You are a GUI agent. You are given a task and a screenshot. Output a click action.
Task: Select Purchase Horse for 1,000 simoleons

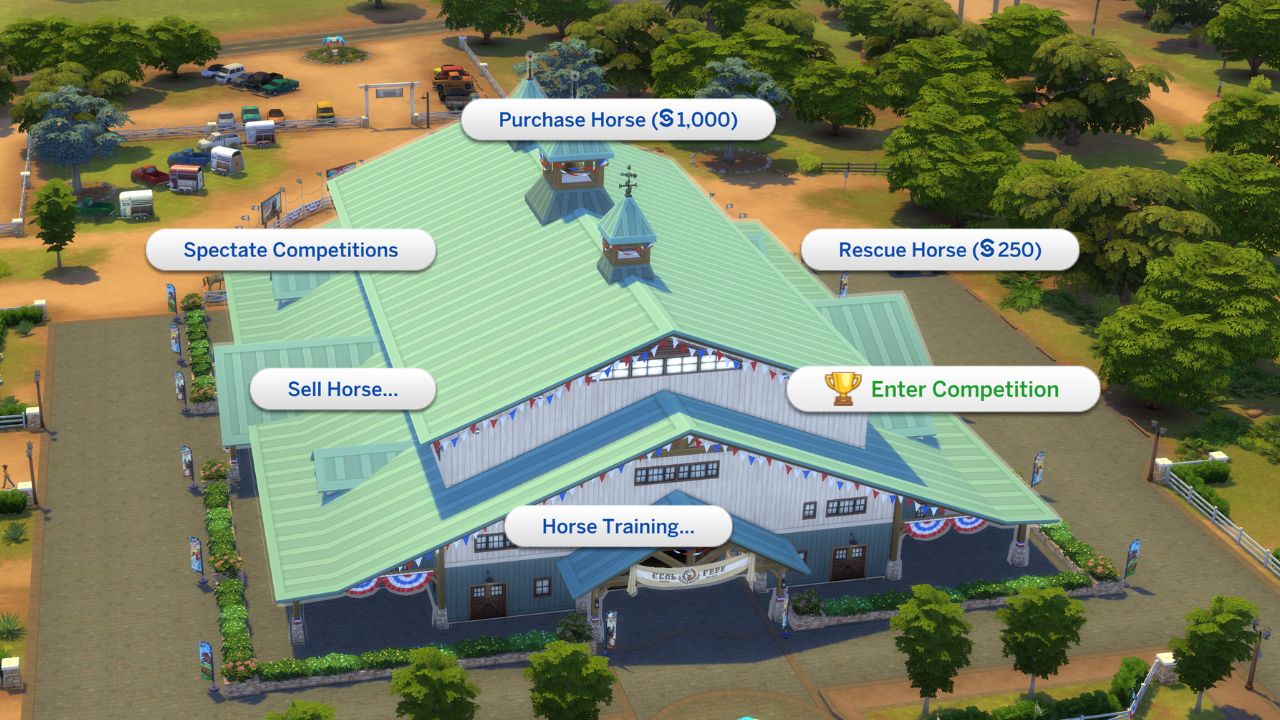(618, 119)
